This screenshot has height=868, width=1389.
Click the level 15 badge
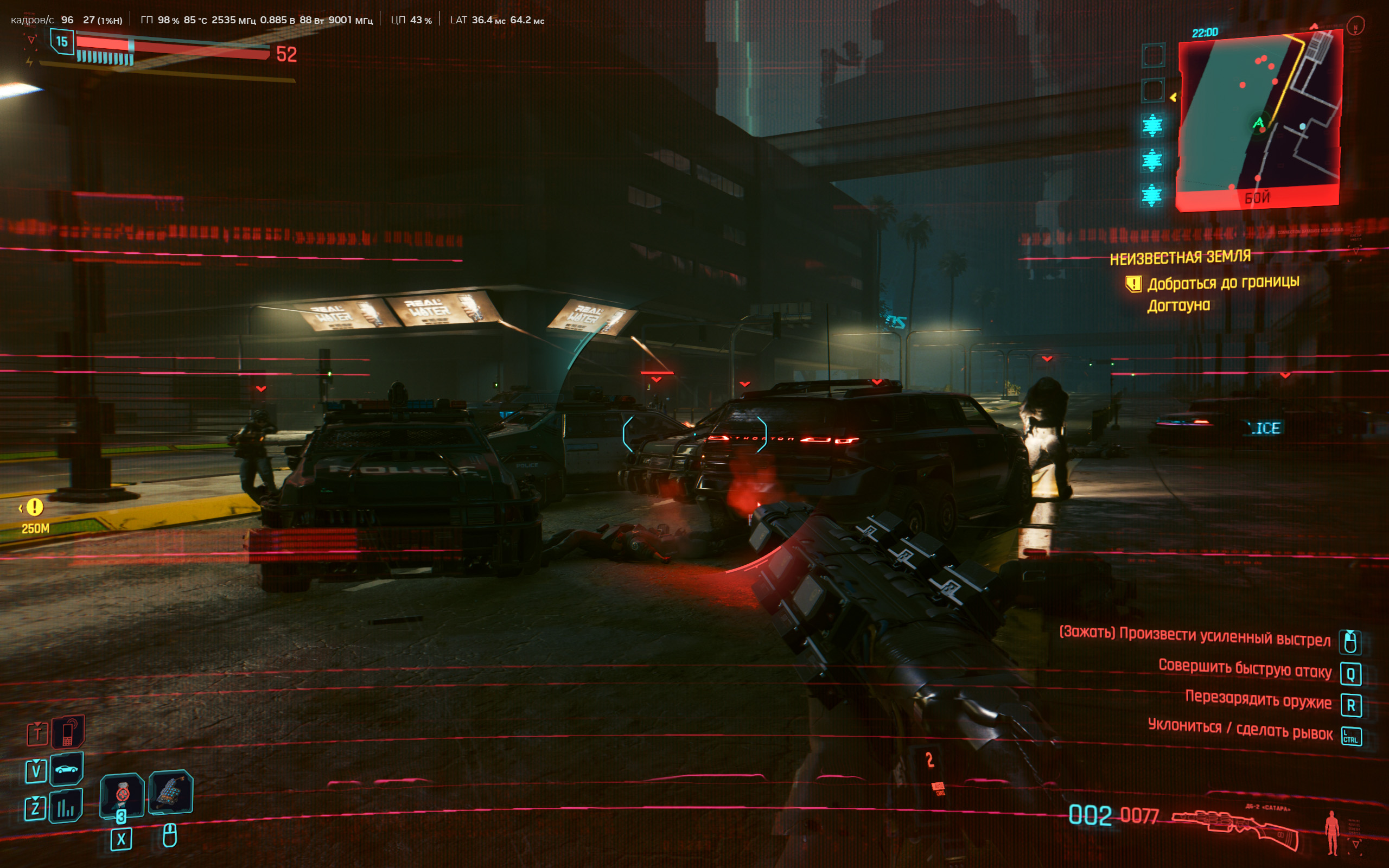point(62,42)
